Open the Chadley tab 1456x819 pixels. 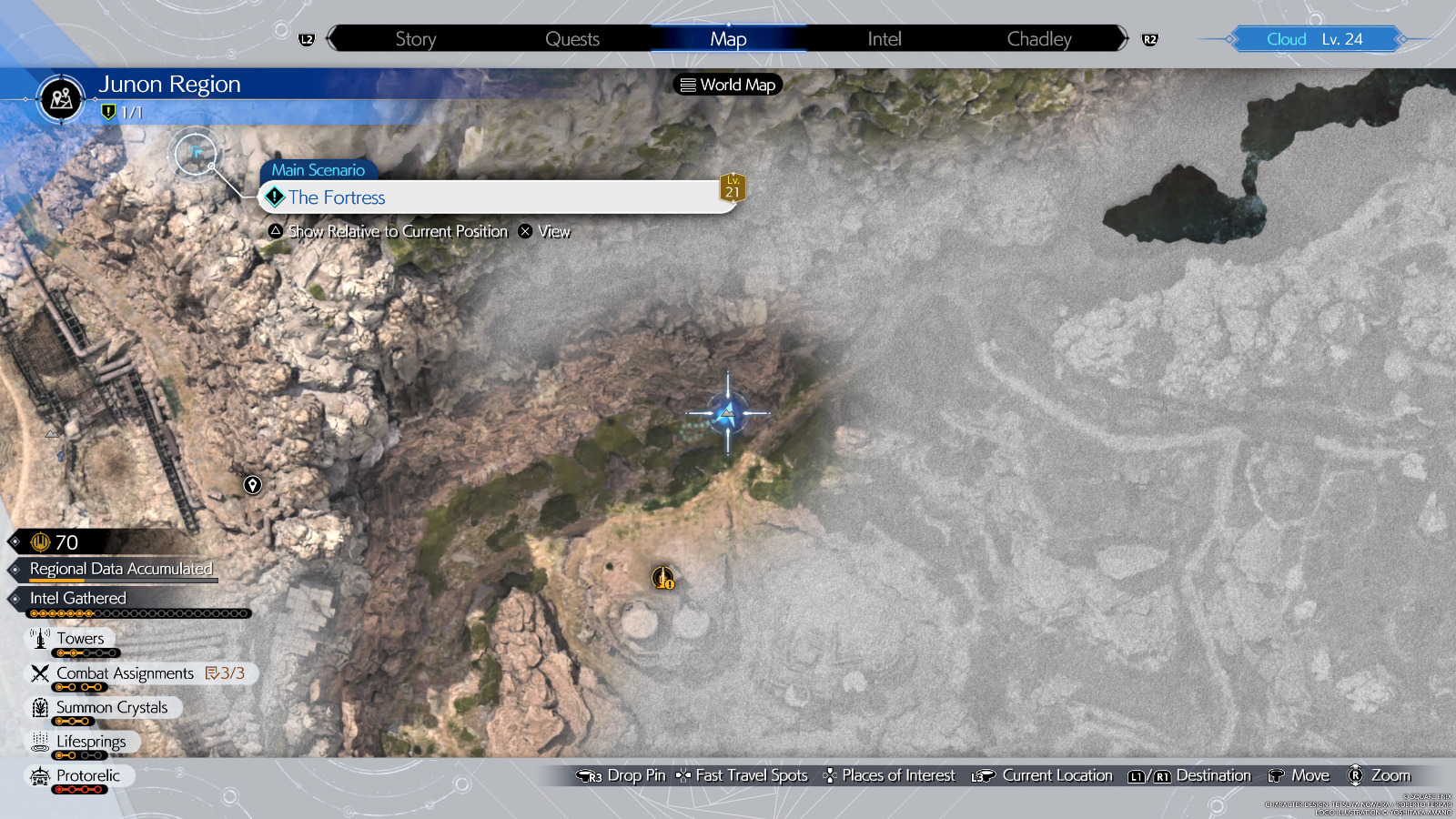coord(1038,38)
